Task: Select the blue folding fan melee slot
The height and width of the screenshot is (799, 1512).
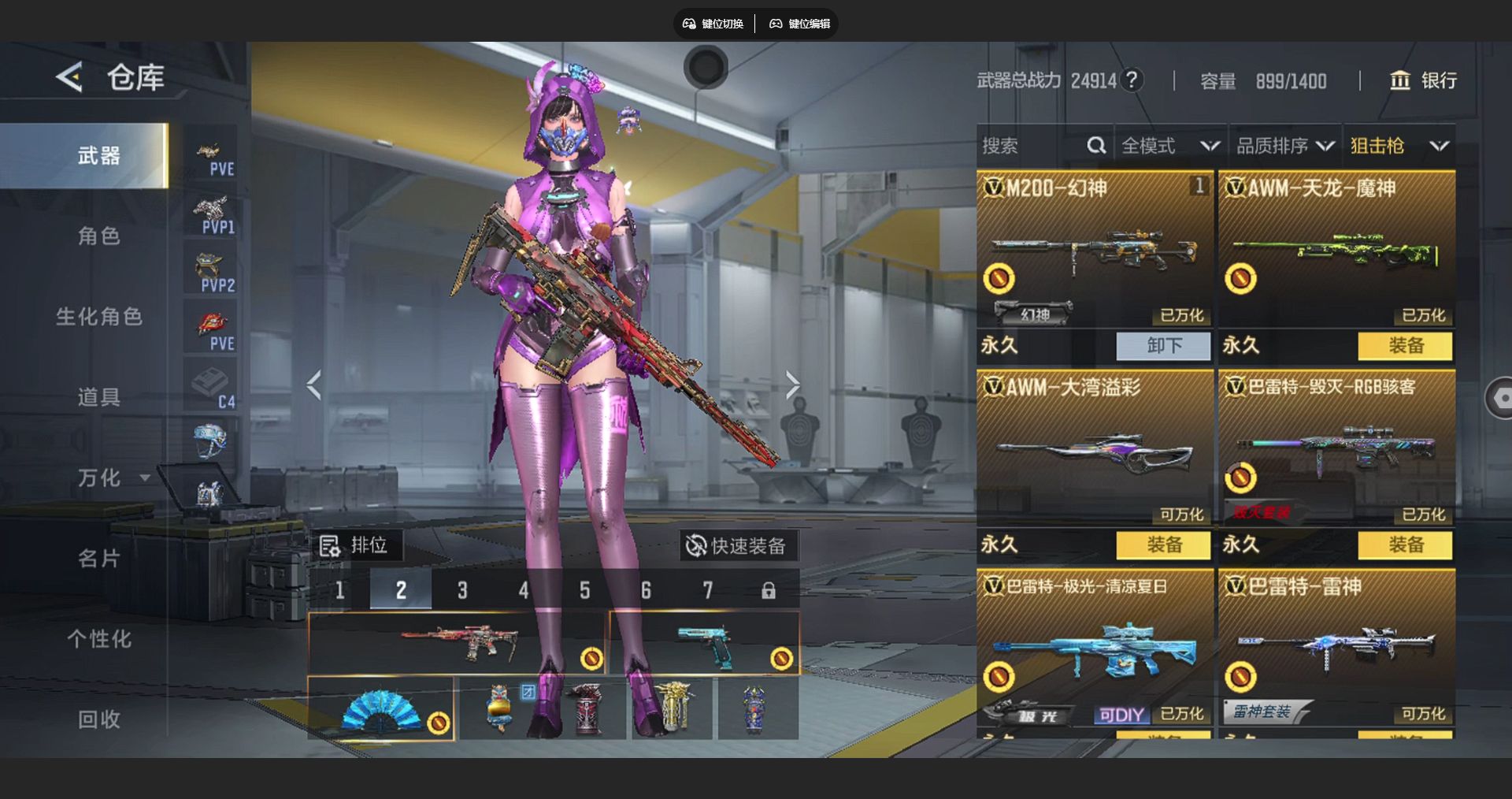Action: pyautogui.click(x=380, y=708)
